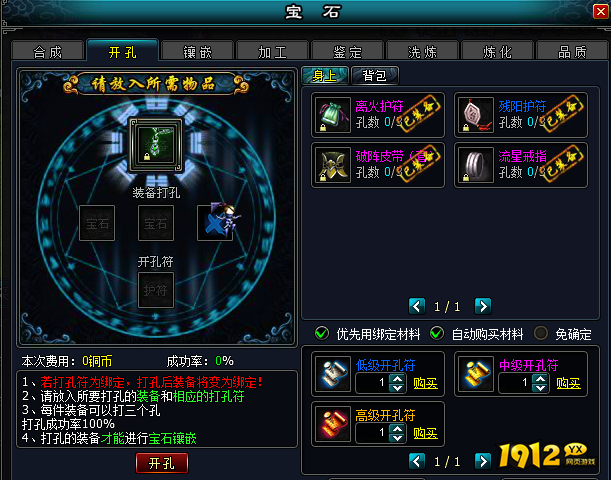Enable the 免确定 option
Screen dimensions: 611x480
[541, 333]
